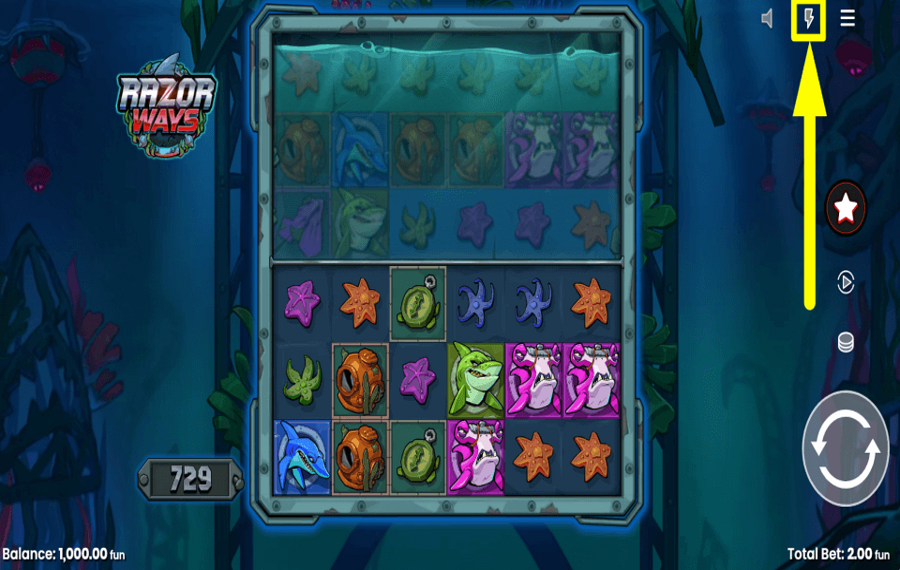
Task: Toggle the sound speaker icon
Action: [x=768, y=19]
